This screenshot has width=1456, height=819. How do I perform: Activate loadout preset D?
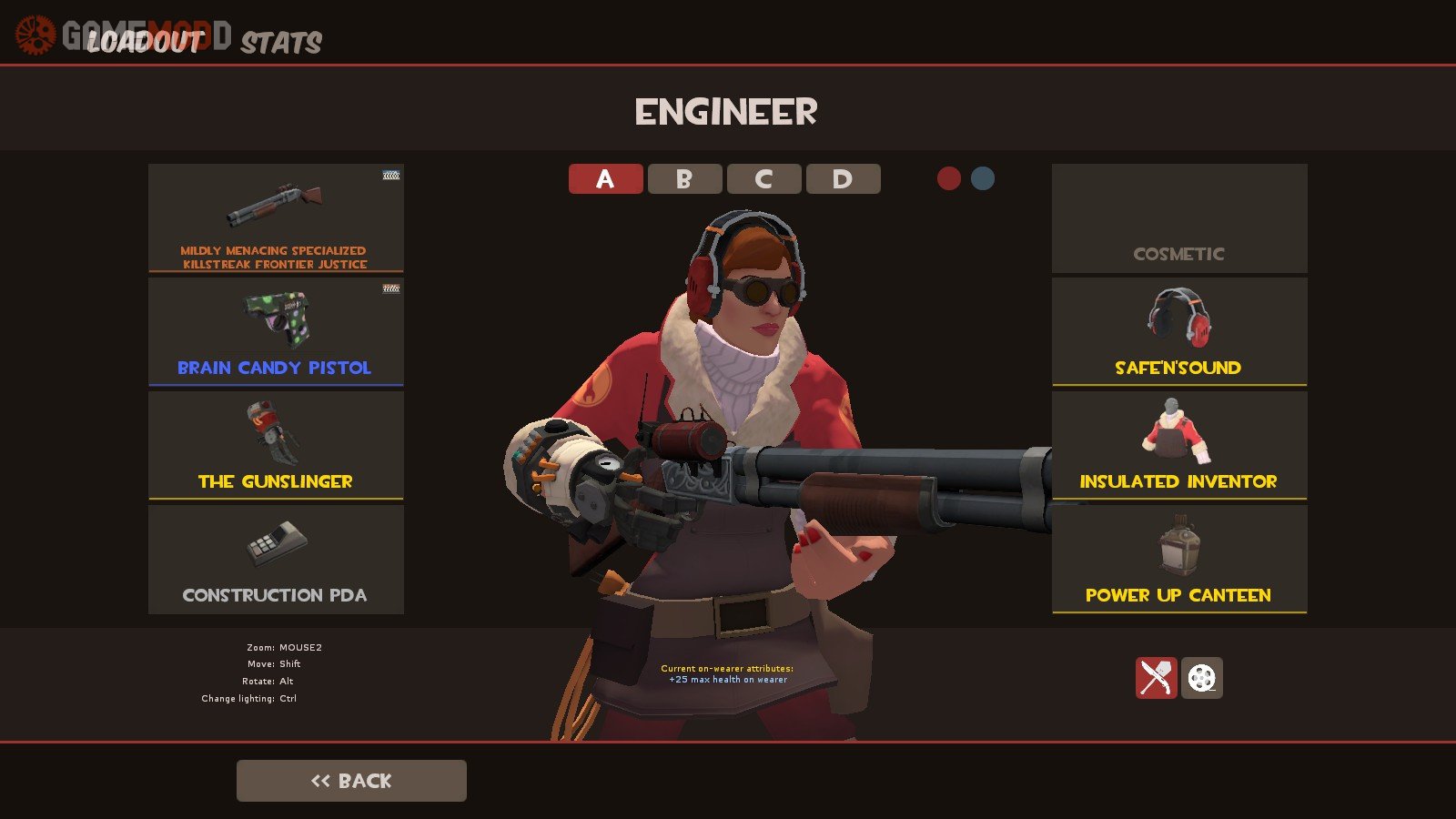[x=843, y=179]
